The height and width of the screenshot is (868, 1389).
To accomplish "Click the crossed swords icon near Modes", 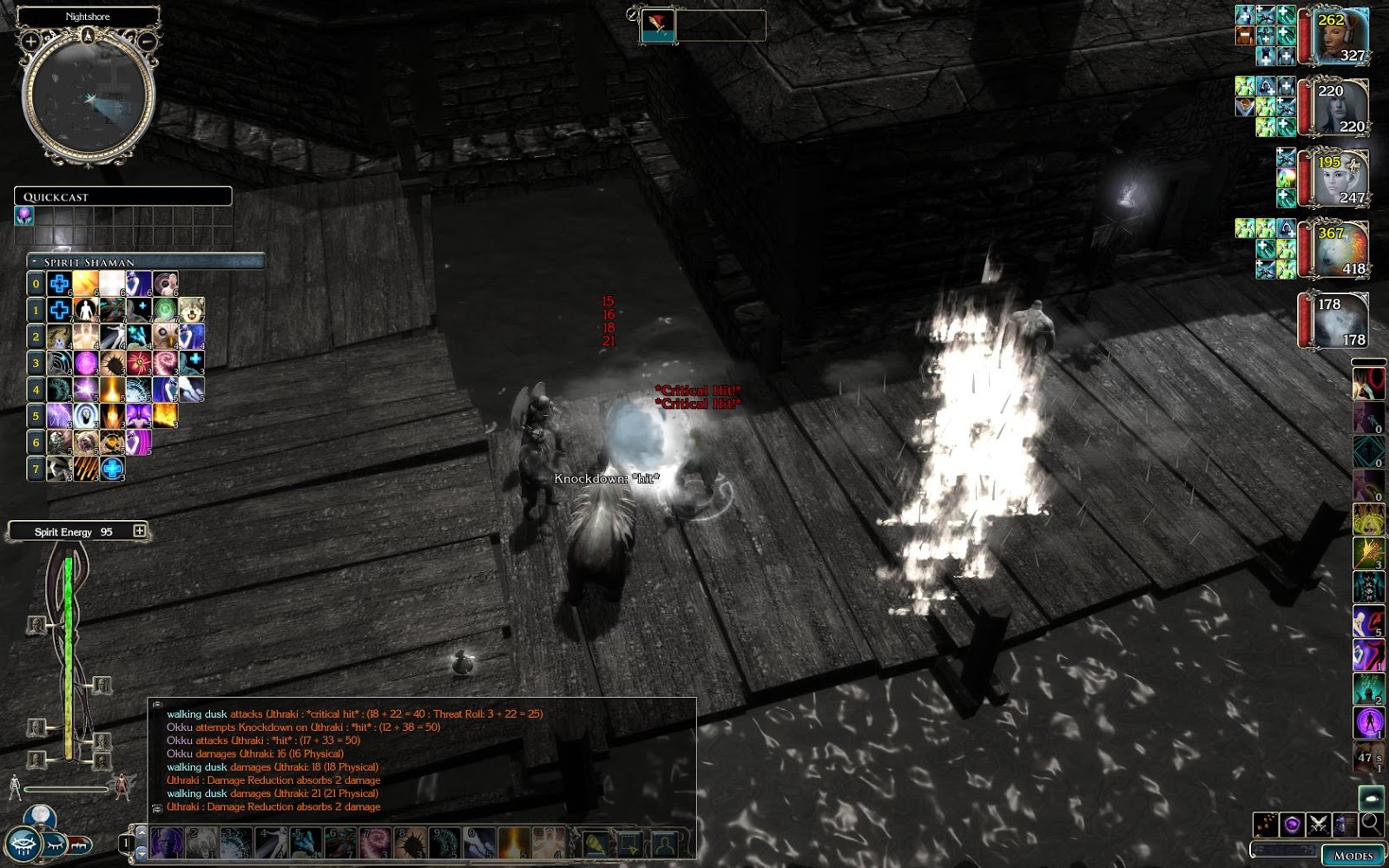I will point(1319,824).
